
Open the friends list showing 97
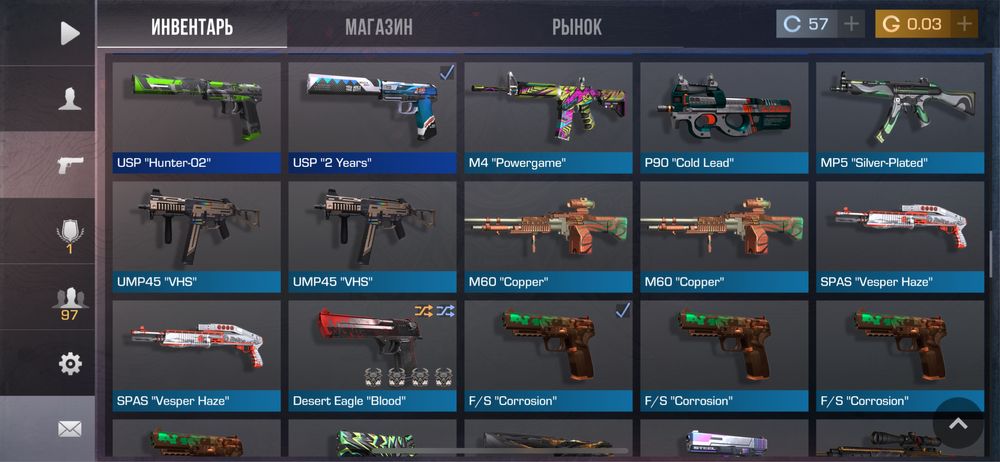coord(69,302)
